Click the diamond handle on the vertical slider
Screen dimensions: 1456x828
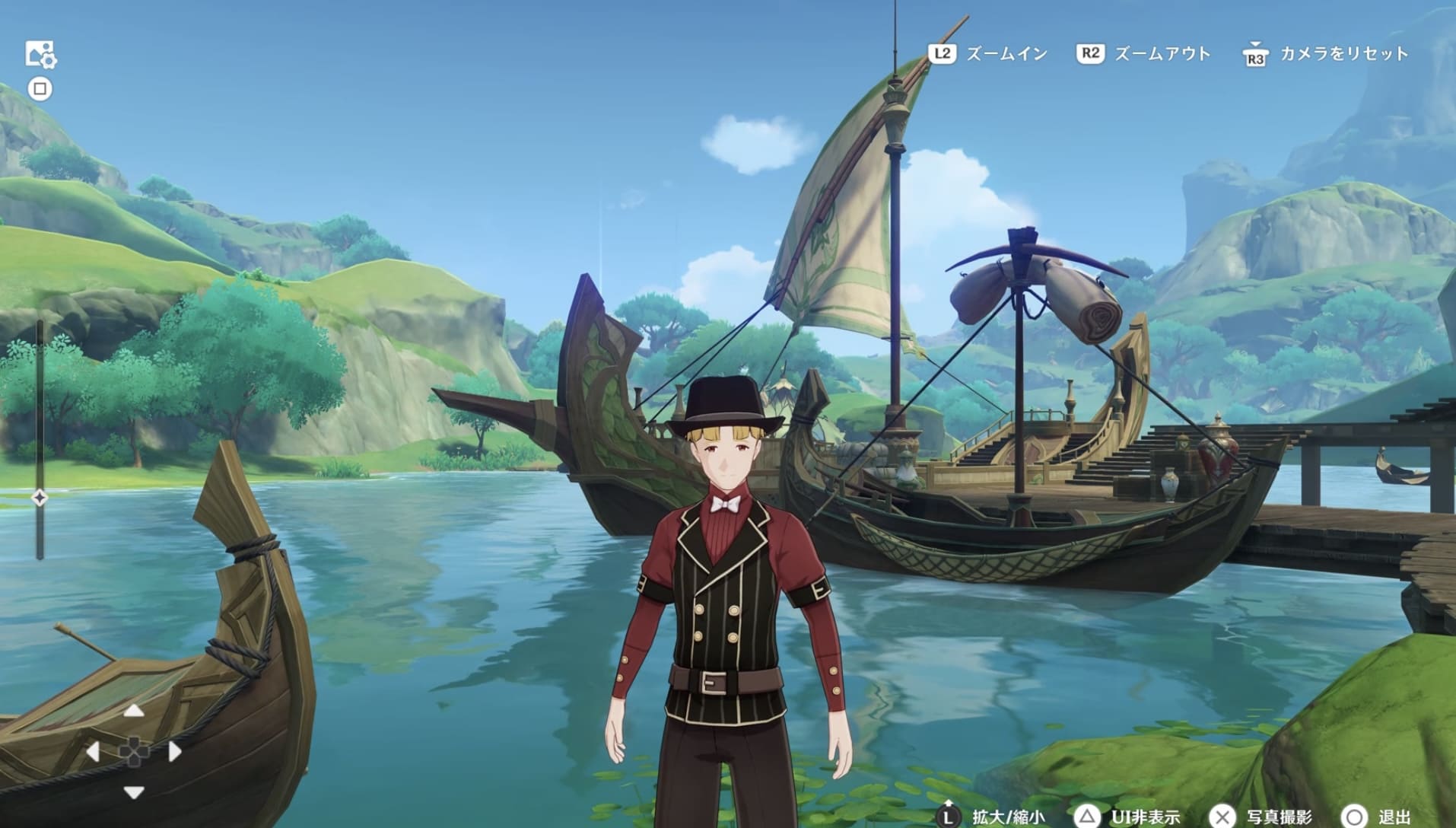pyautogui.click(x=40, y=498)
